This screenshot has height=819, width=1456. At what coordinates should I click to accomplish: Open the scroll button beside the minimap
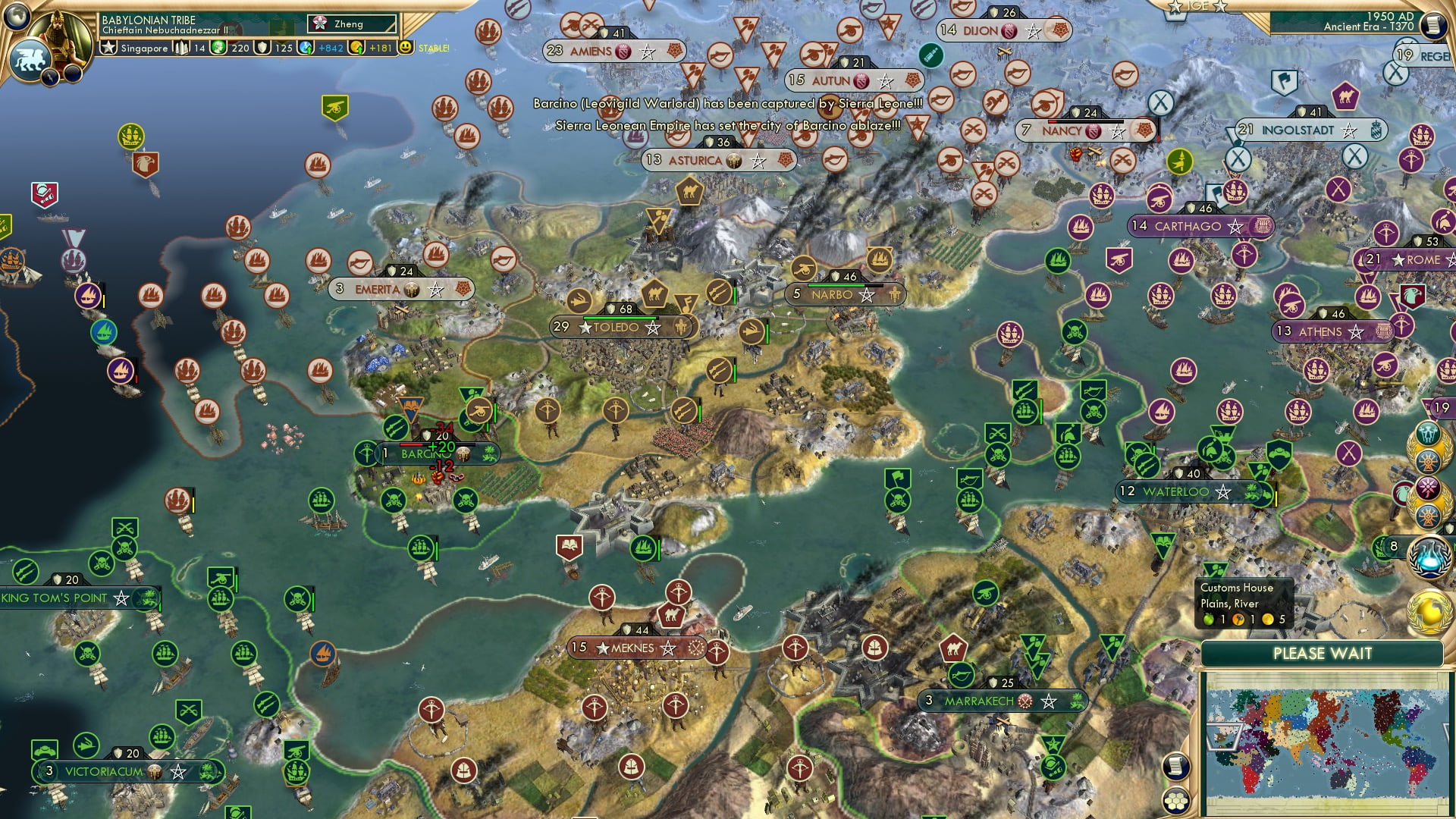(x=1175, y=766)
